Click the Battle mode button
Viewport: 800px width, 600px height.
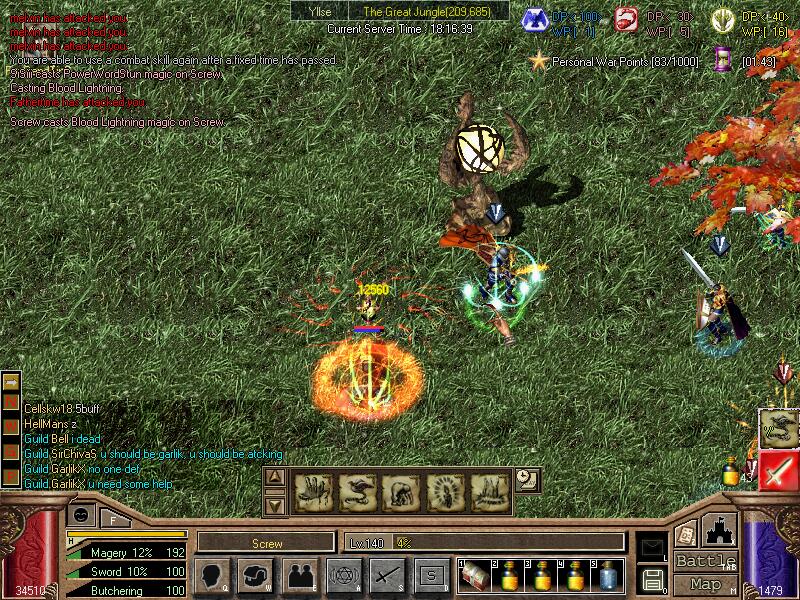click(706, 561)
